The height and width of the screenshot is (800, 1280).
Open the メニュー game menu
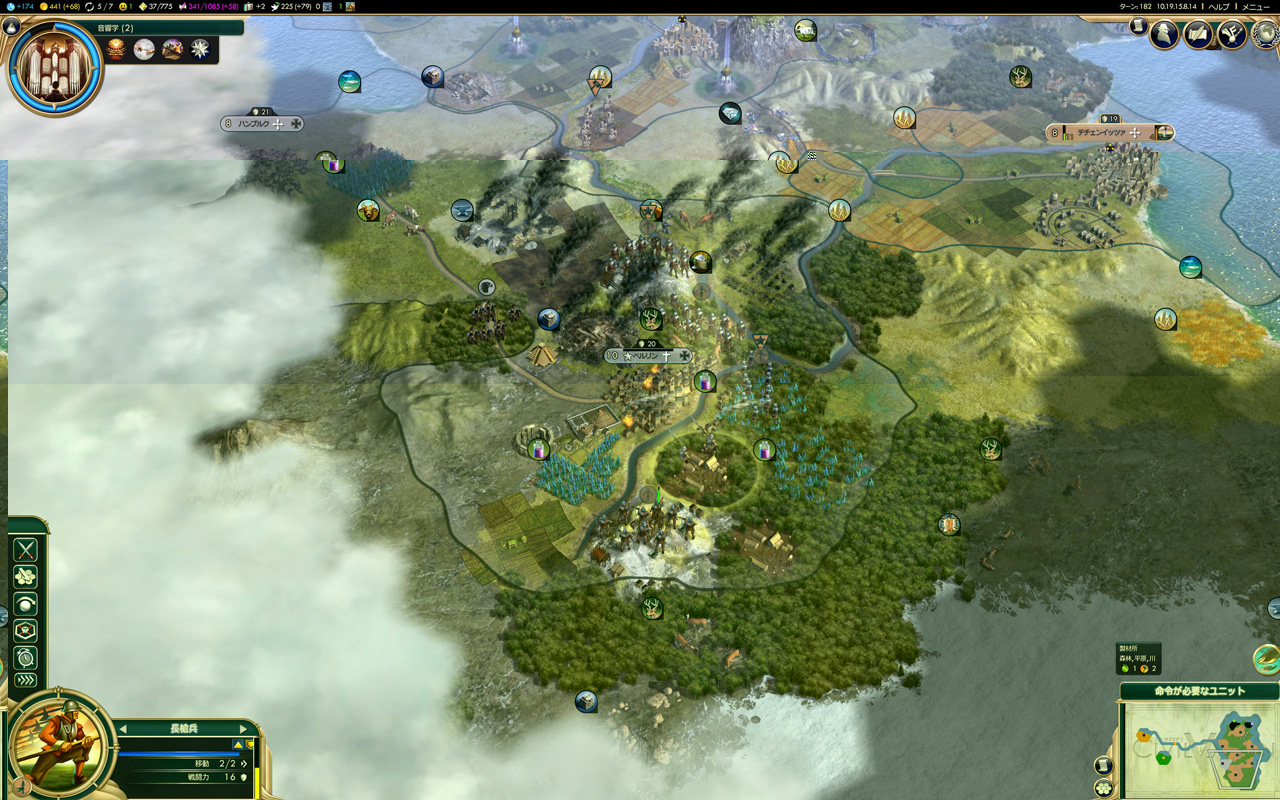point(1255,7)
